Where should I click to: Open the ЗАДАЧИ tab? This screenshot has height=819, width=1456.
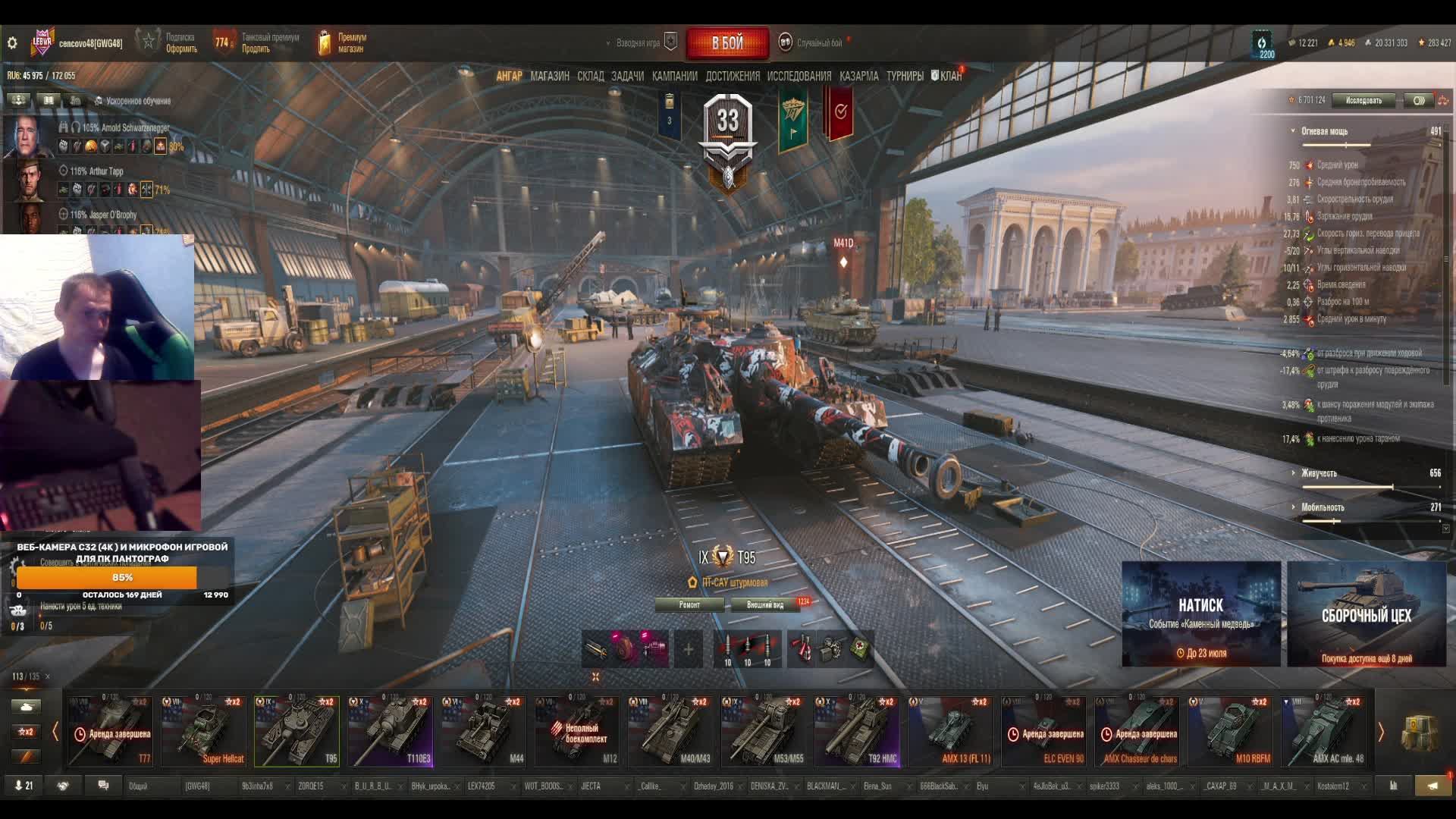coord(627,76)
